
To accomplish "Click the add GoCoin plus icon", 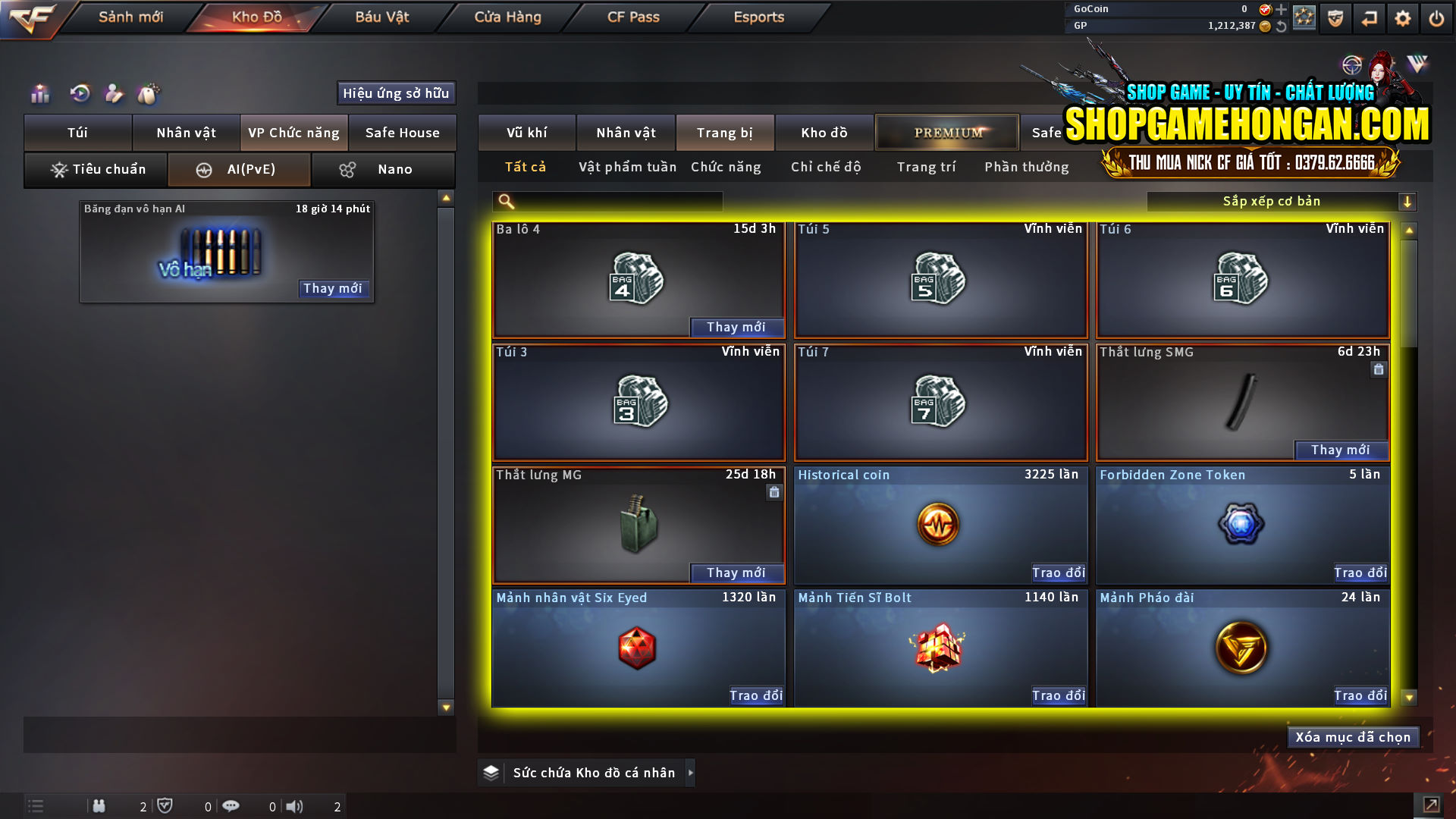I will tap(1281, 10).
